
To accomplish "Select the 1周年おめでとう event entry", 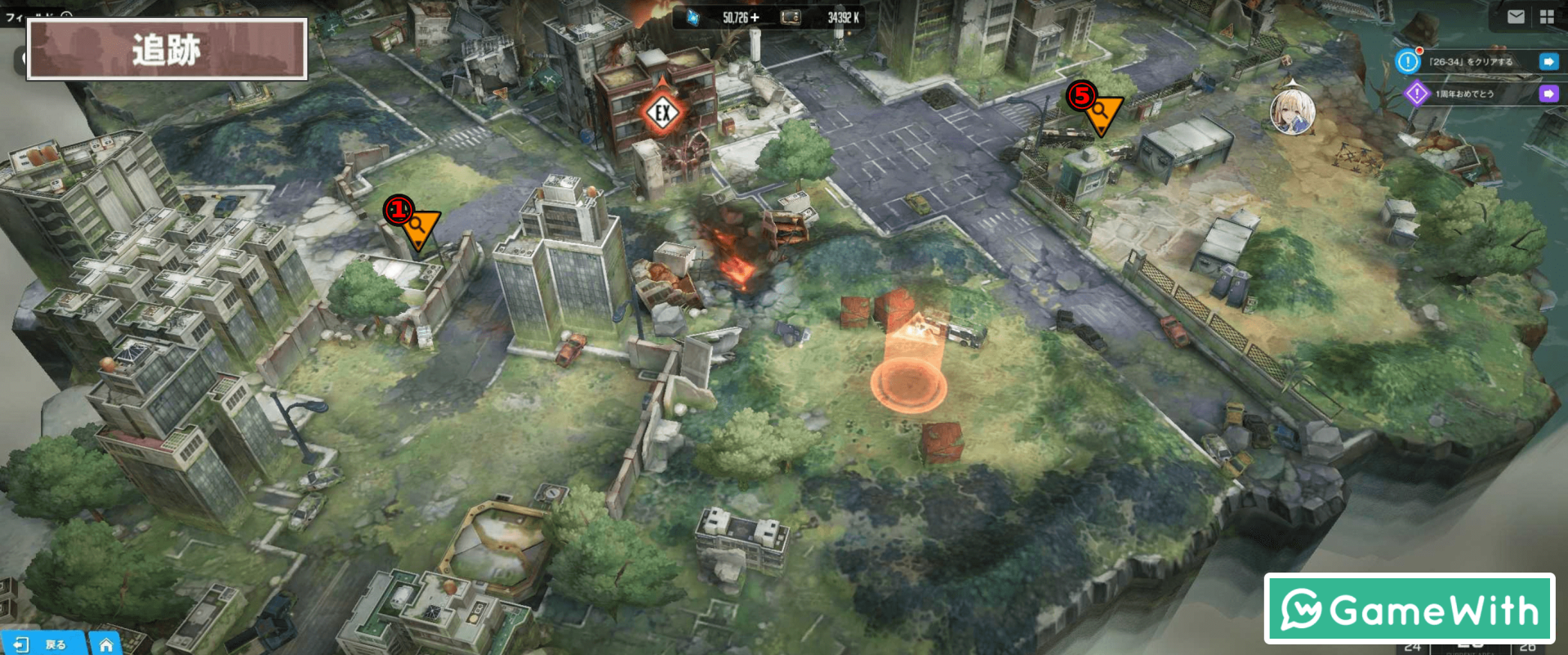I will tap(1464, 94).
